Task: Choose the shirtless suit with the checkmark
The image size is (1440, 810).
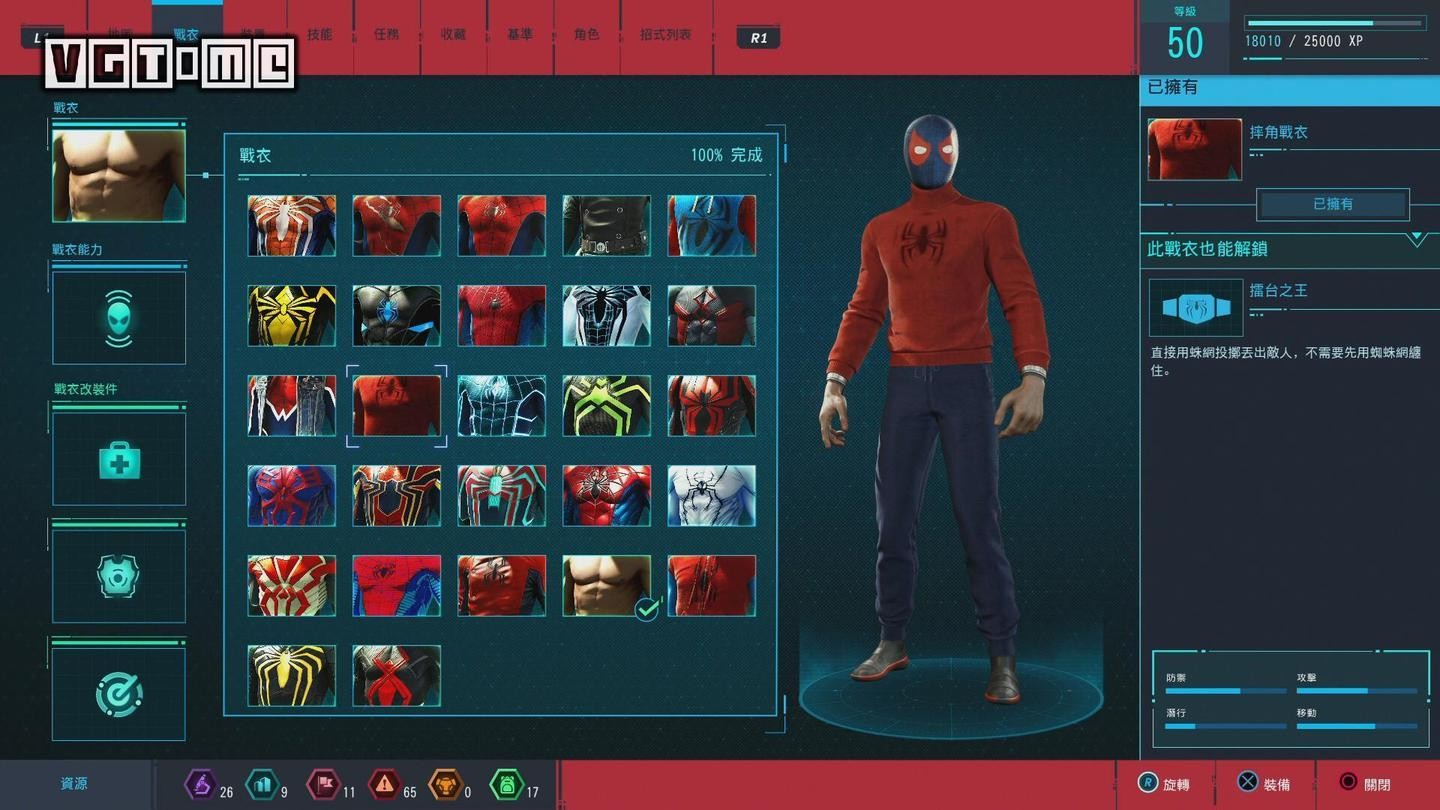Action: (x=606, y=586)
